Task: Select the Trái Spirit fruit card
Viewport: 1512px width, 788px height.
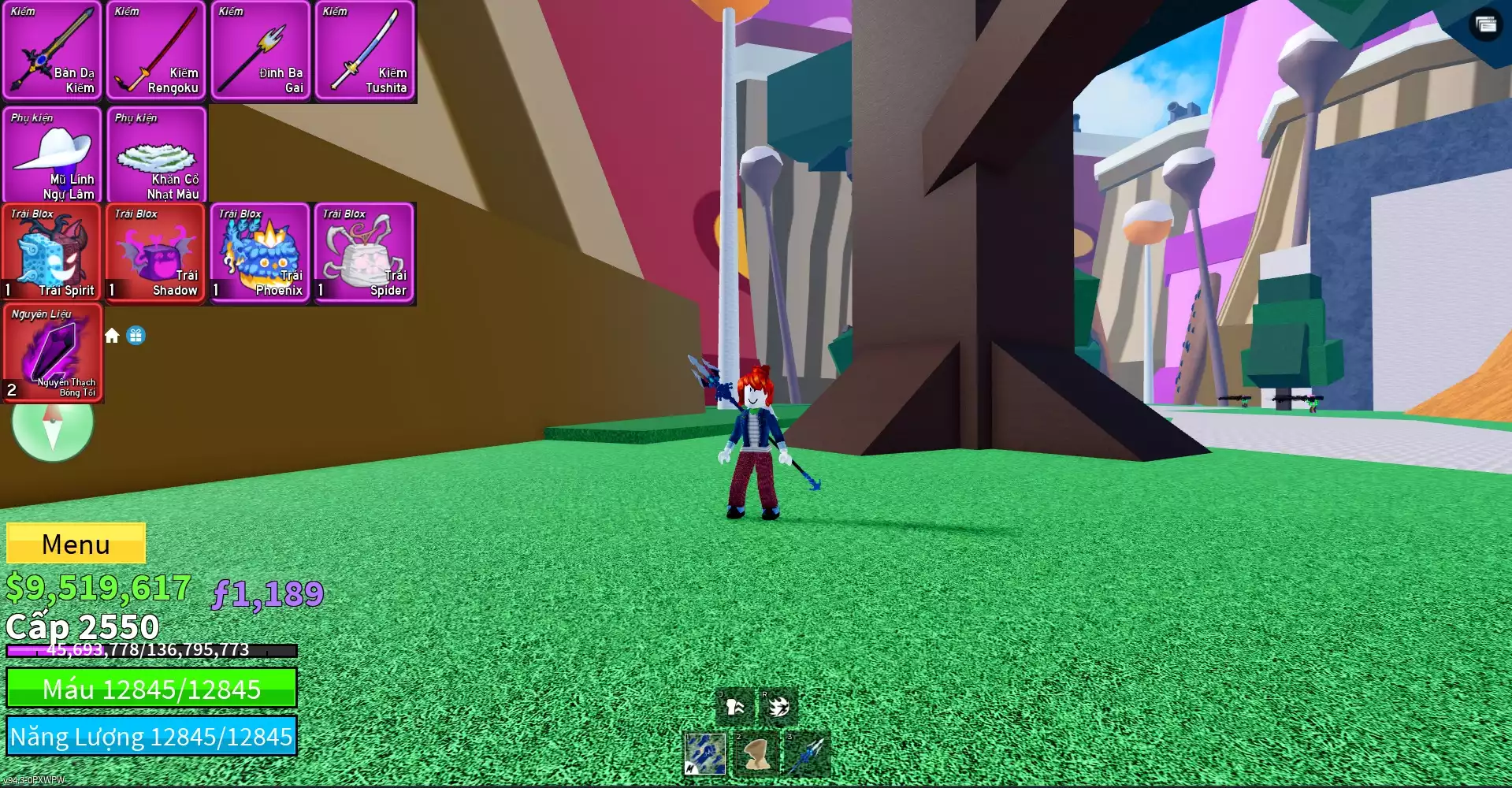Action: coord(52,254)
